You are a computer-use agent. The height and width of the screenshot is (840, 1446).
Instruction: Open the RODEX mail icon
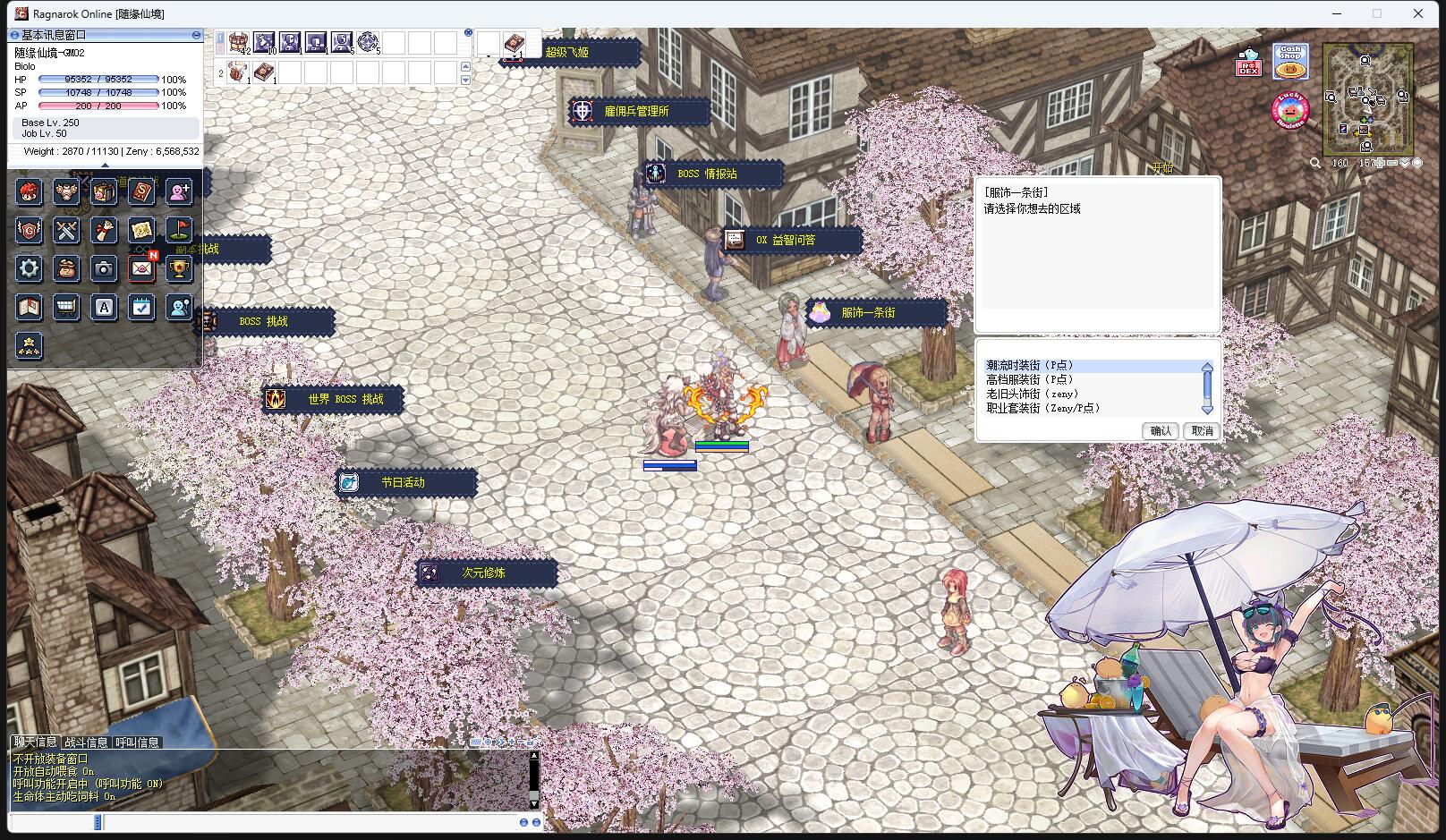pyautogui.click(x=1248, y=63)
